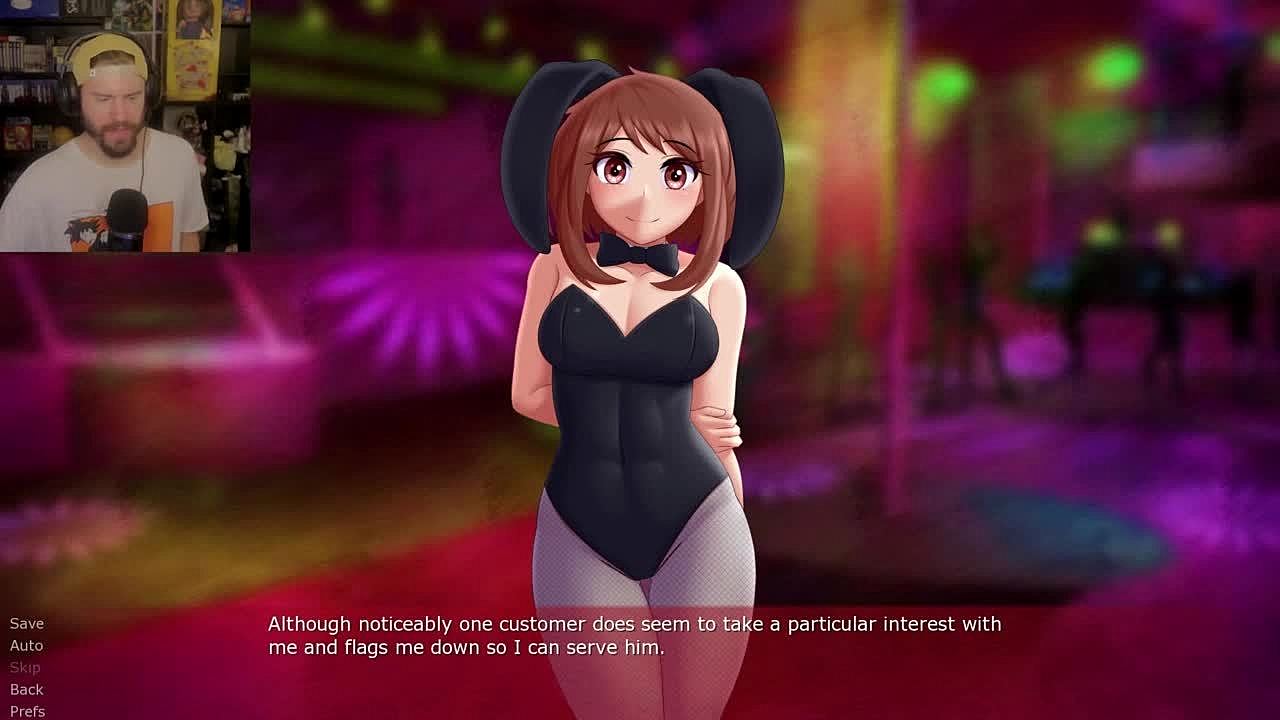Open the Save menu
The width and height of the screenshot is (1280, 720).
[27, 623]
